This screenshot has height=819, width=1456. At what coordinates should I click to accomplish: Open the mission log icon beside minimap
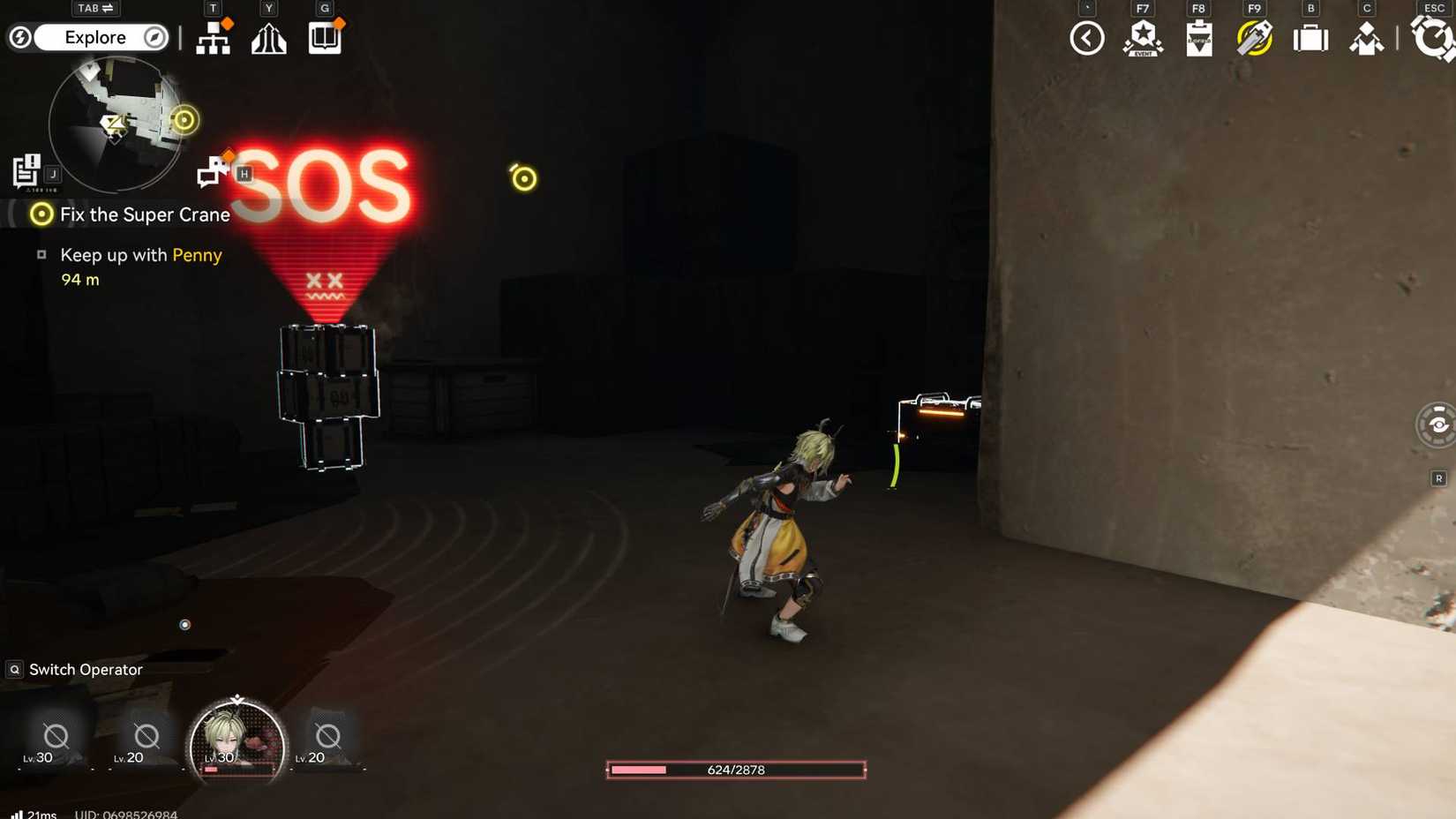[x=26, y=170]
